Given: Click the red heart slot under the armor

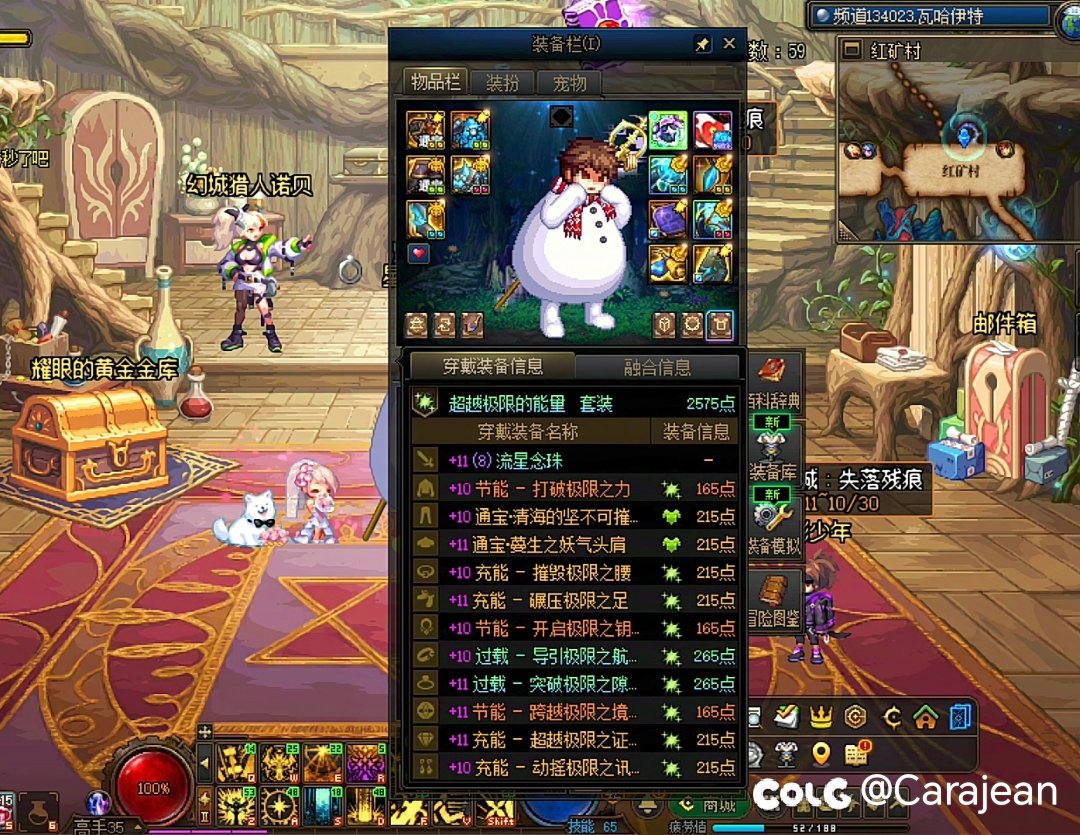Looking at the screenshot, I should pyautogui.click(x=419, y=253).
